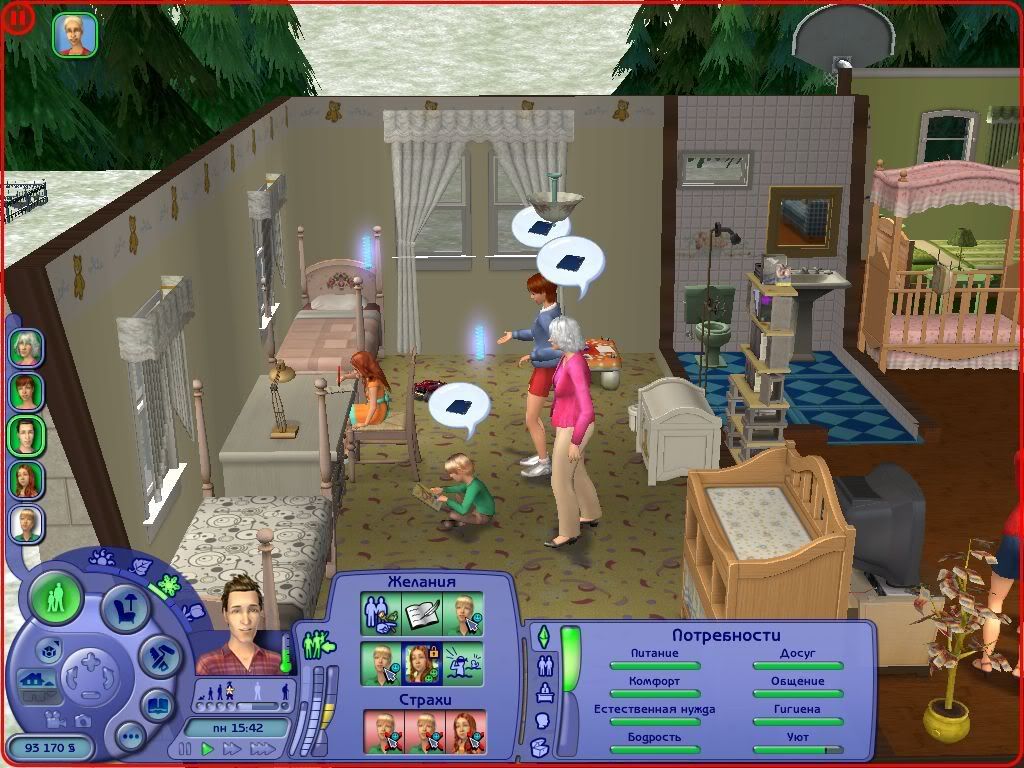
Task: Show the personality head-profile tab
Action: pos(543,719)
